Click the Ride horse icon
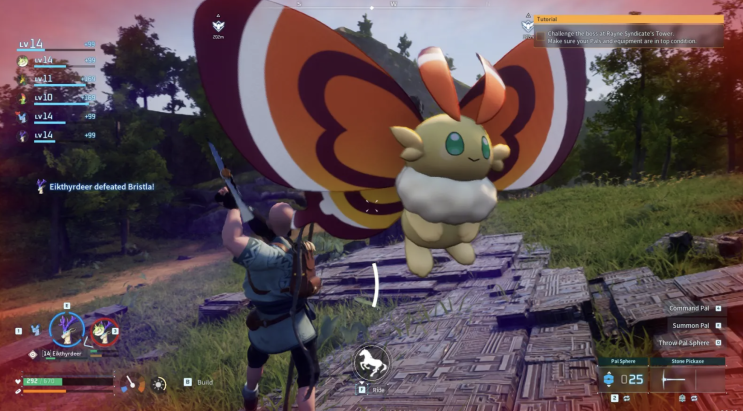The height and width of the screenshot is (411, 743). 371,364
